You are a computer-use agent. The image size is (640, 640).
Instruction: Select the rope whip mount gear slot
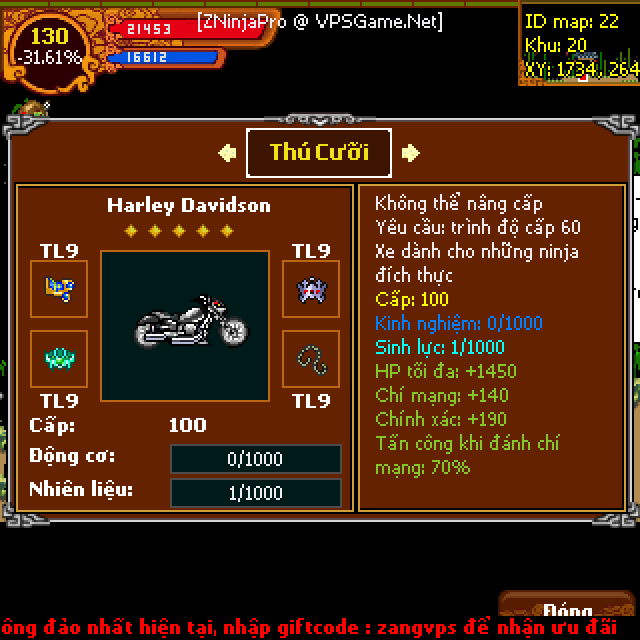point(310,358)
